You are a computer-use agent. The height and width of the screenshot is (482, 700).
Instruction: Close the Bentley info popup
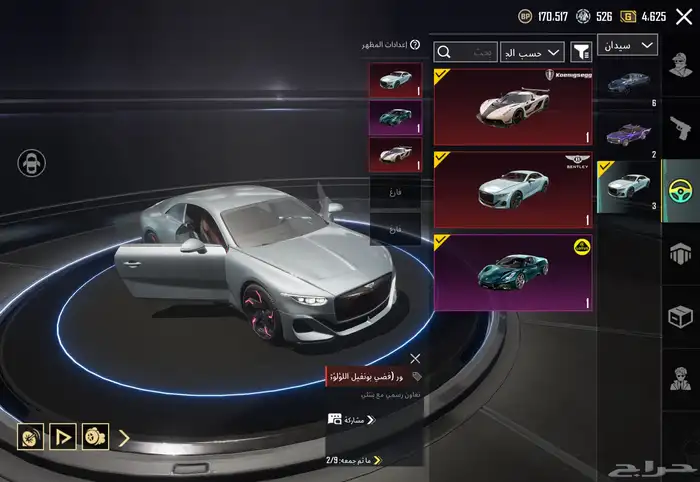[415, 358]
